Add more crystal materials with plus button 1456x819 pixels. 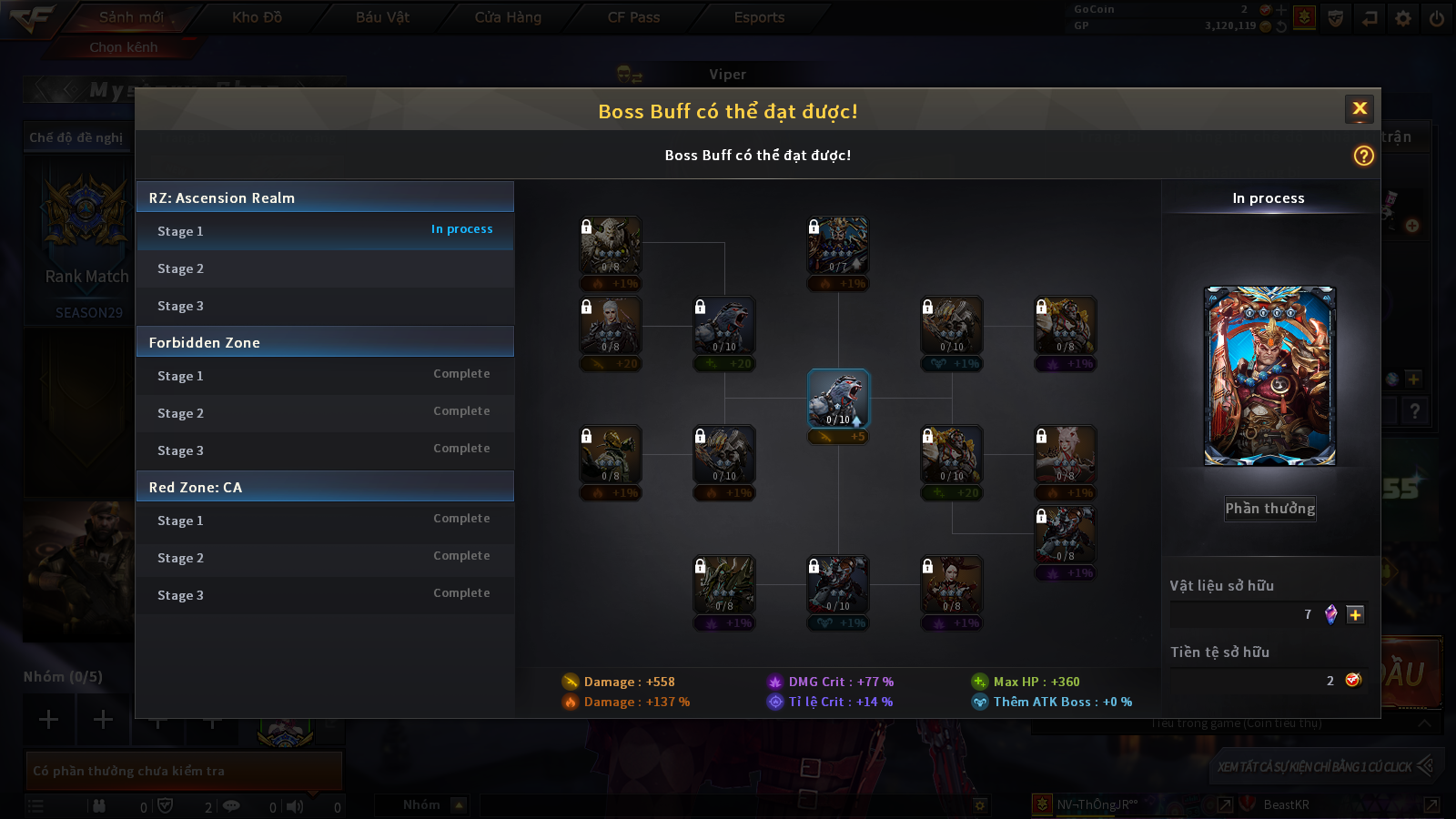point(1355,614)
